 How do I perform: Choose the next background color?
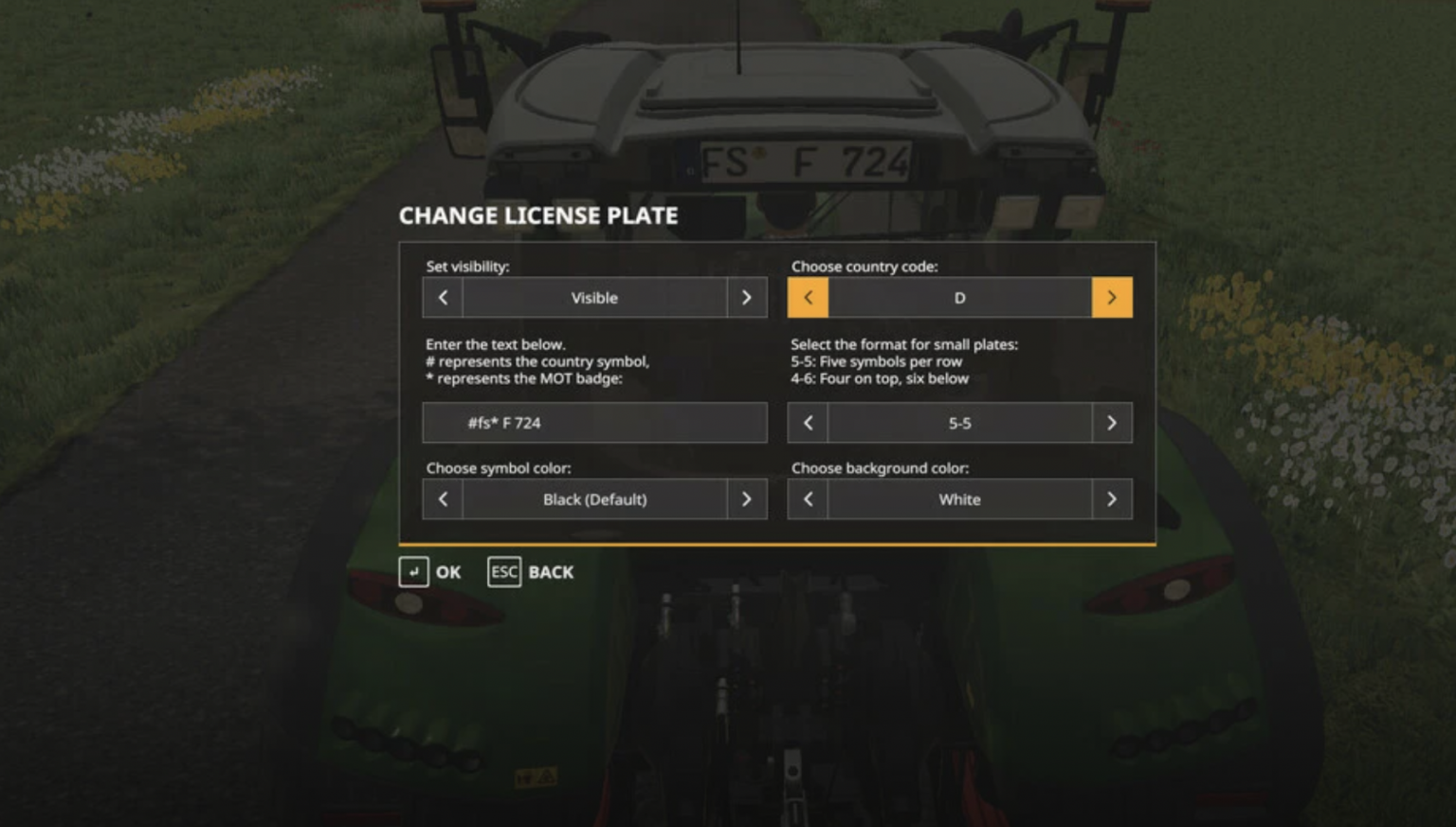1112,499
